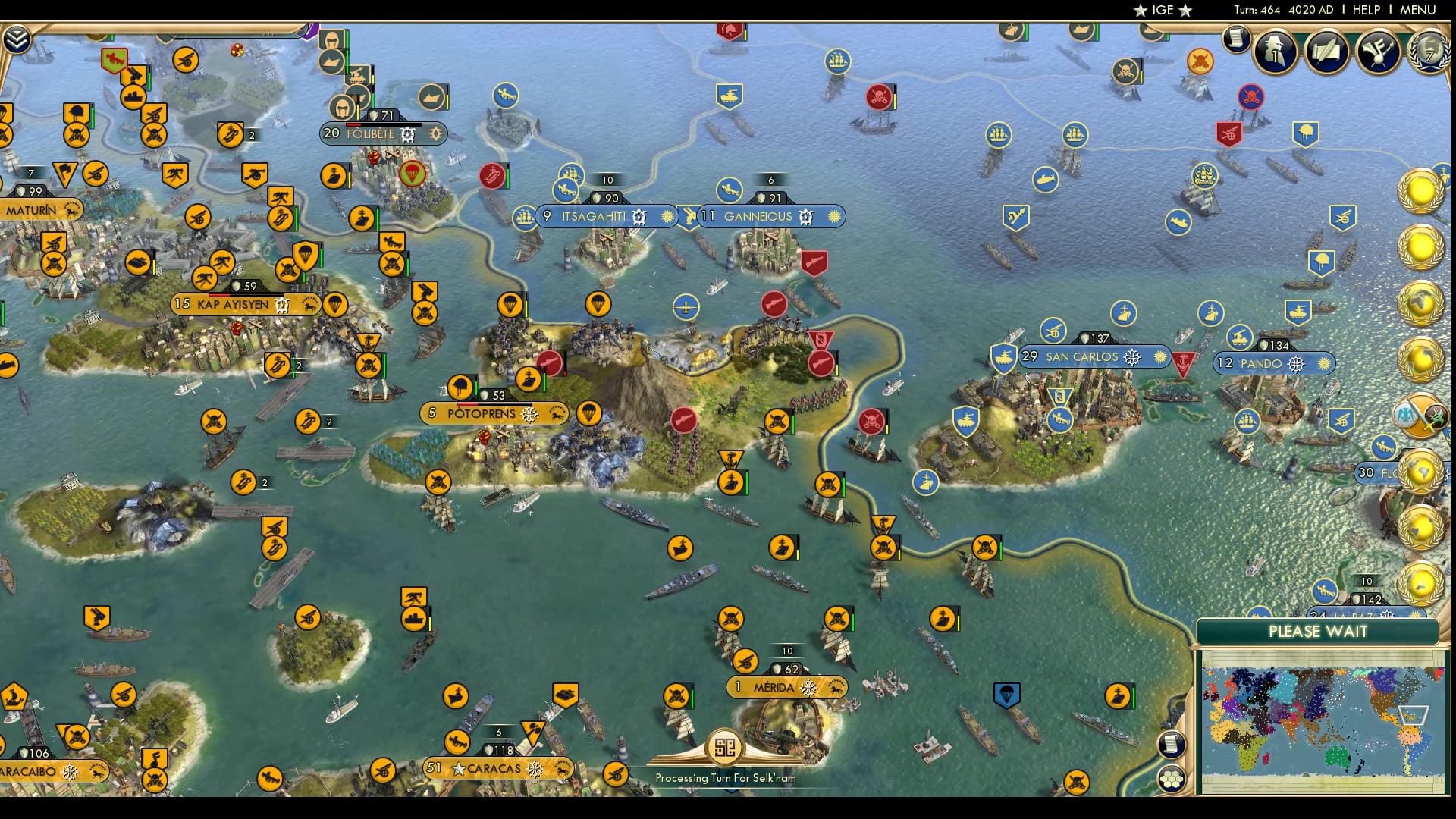Open the Great Spy notification icon

pos(1275,52)
